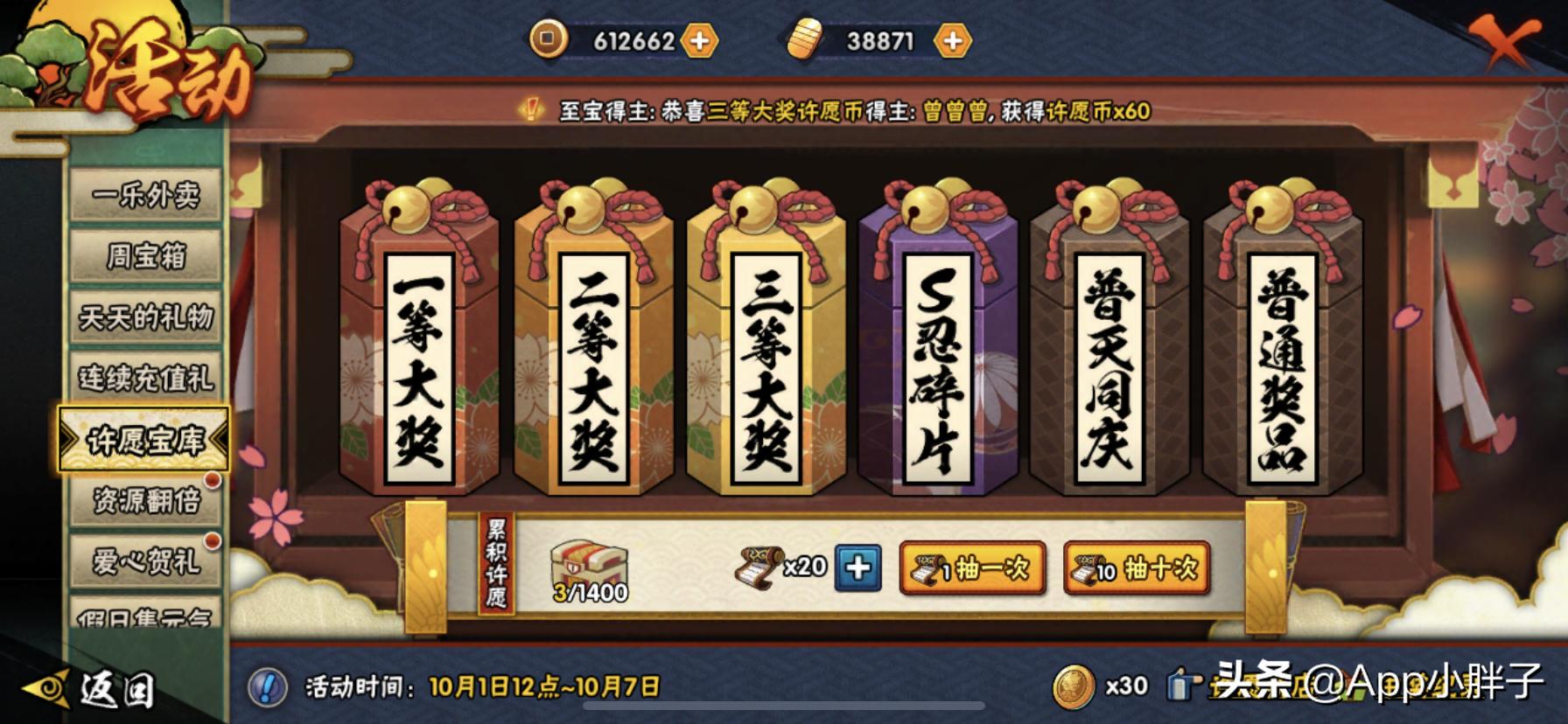Open coin top-up via plus next to 612662
This screenshot has width=1568, height=724.
[700, 39]
